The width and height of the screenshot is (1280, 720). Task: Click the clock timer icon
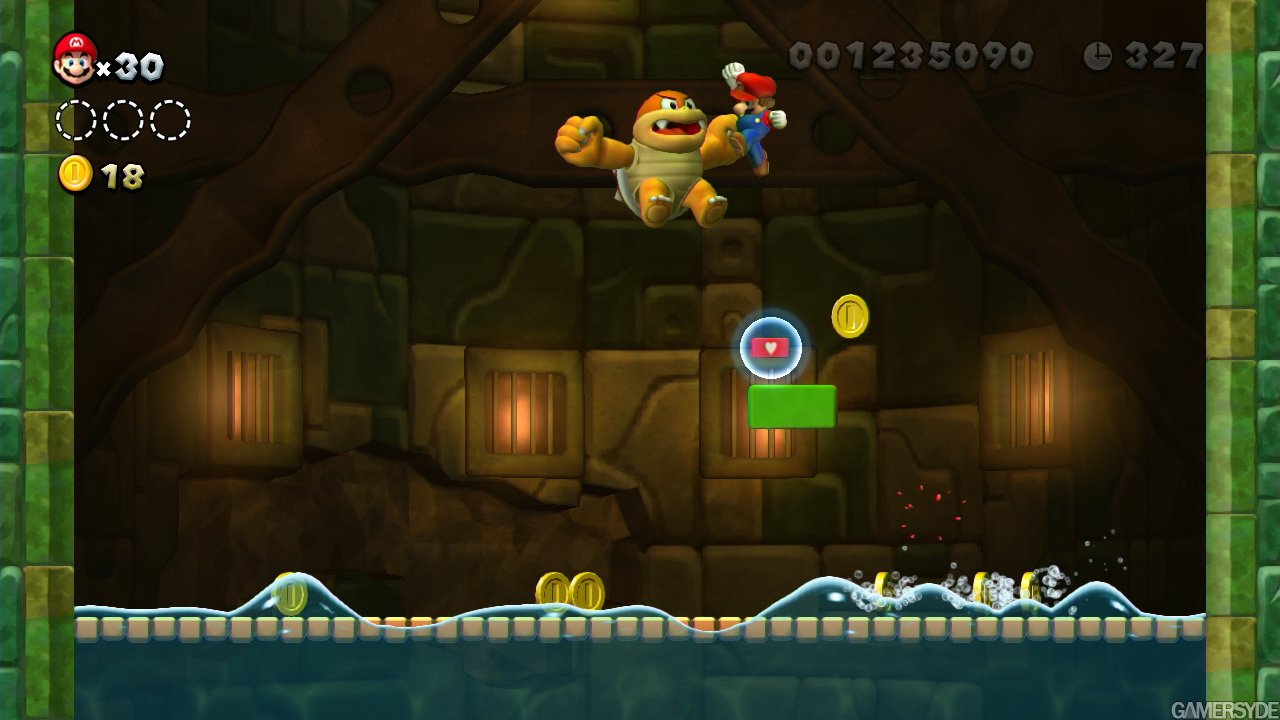click(x=1098, y=55)
